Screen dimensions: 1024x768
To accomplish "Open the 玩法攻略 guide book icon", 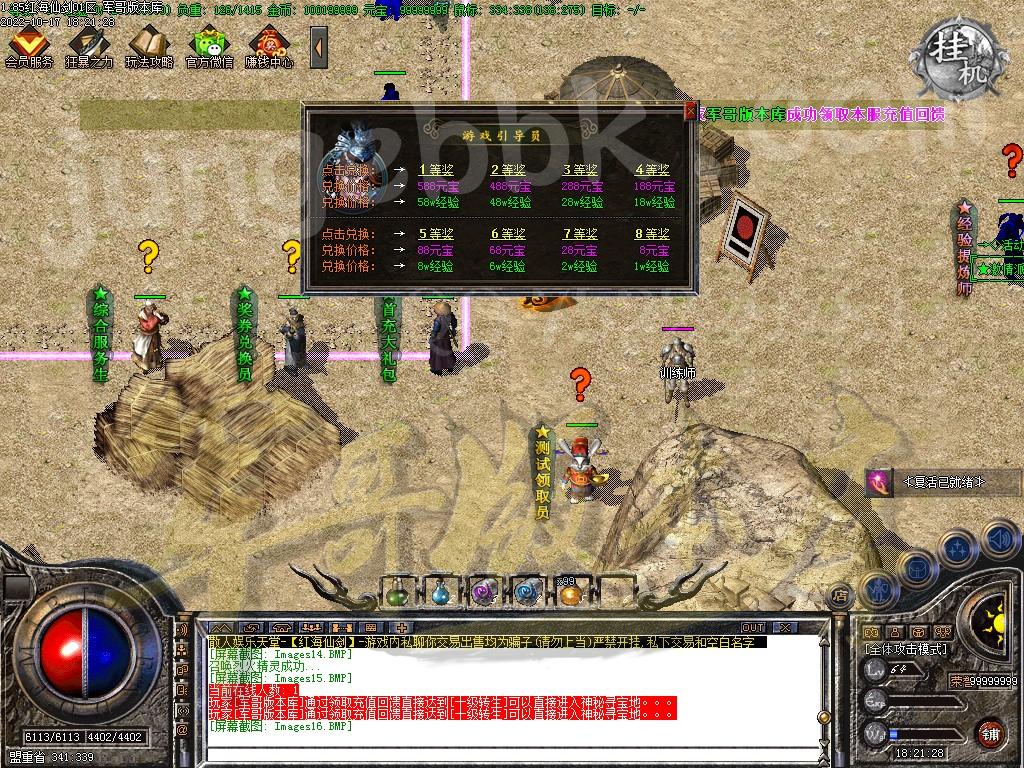I will (x=149, y=46).
